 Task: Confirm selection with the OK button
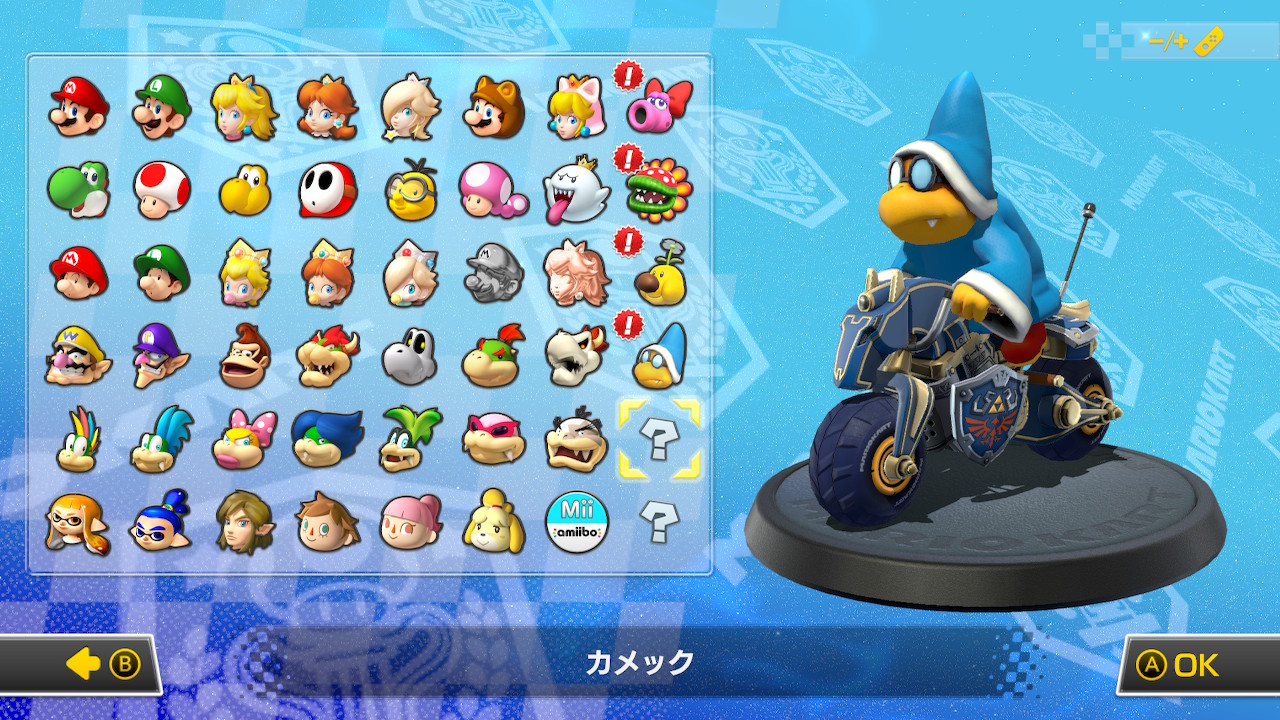[1197, 665]
